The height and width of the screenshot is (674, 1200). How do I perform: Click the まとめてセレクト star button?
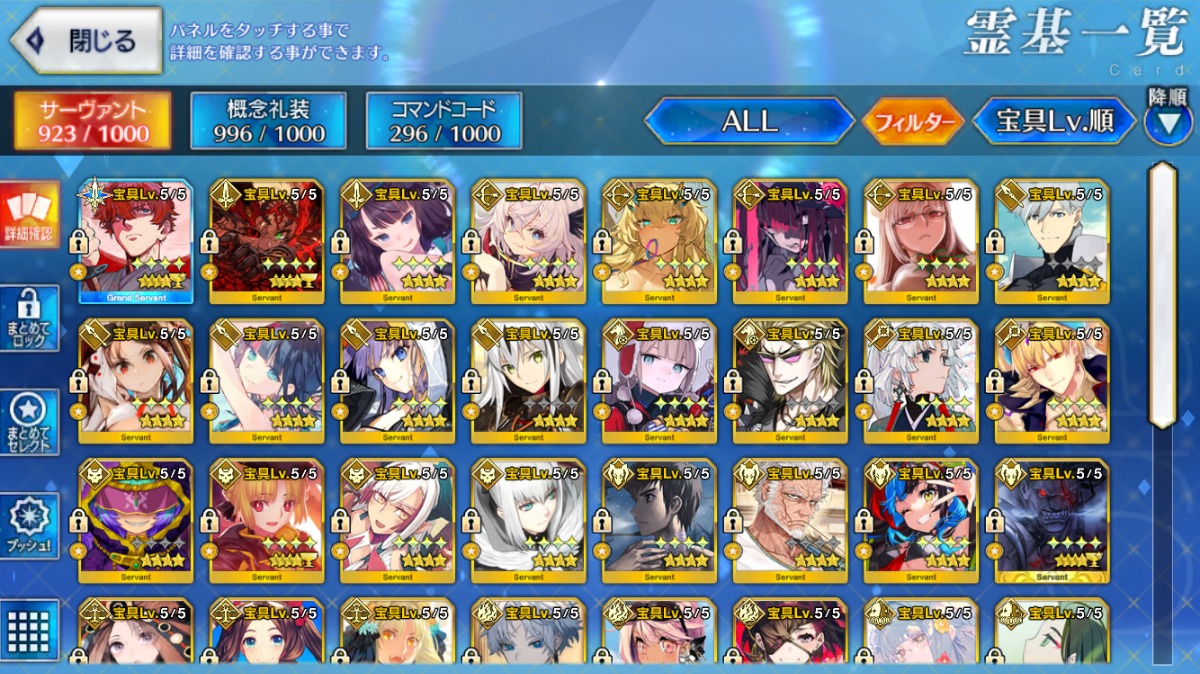[x=29, y=421]
